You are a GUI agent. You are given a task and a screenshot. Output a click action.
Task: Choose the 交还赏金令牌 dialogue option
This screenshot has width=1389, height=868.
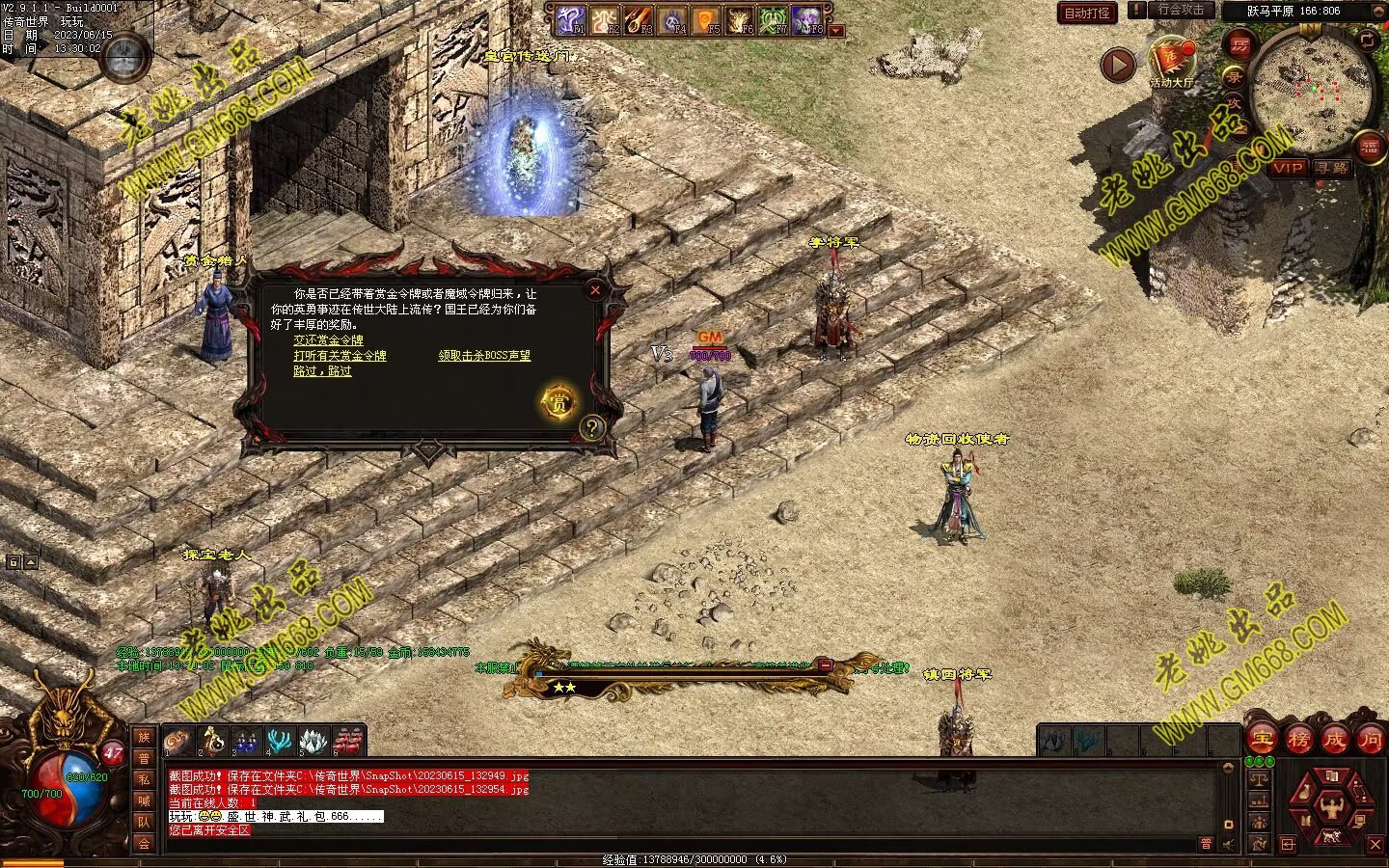point(328,340)
